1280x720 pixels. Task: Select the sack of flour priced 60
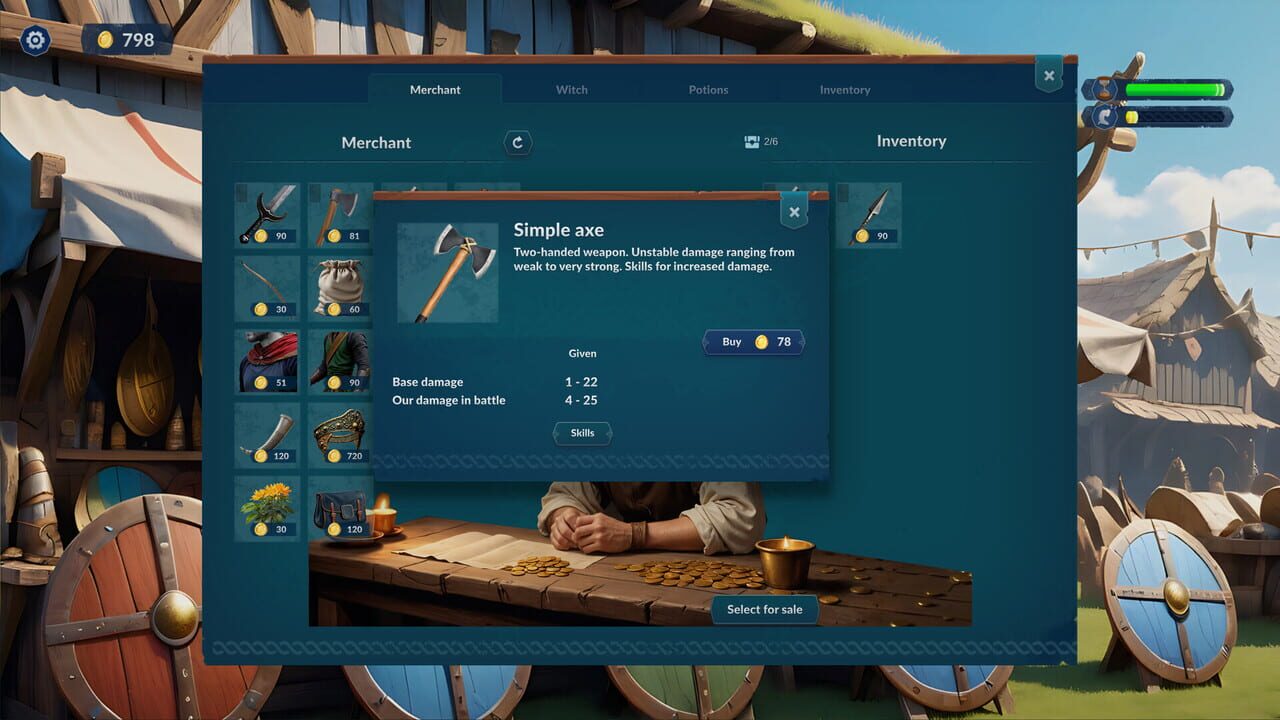[x=340, y=286]
